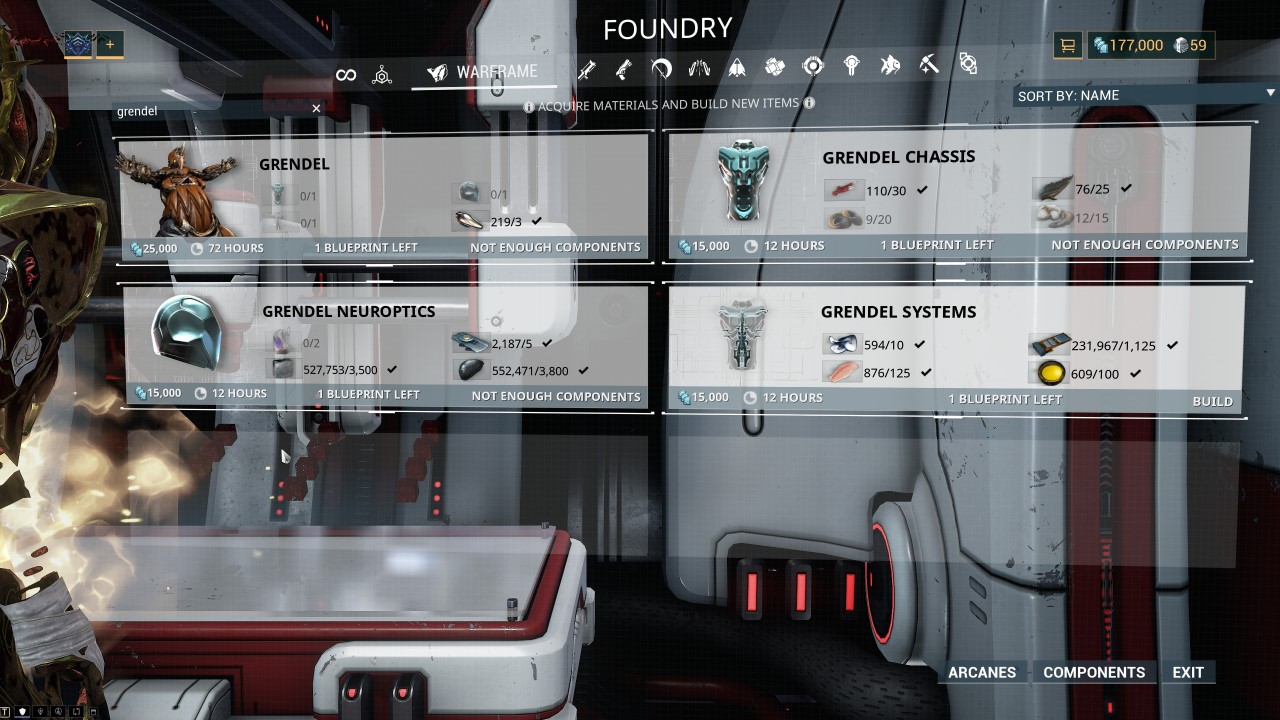Click the infinity 'All items' category icon
Screen dimensions: 1280x720
(347, 72)
